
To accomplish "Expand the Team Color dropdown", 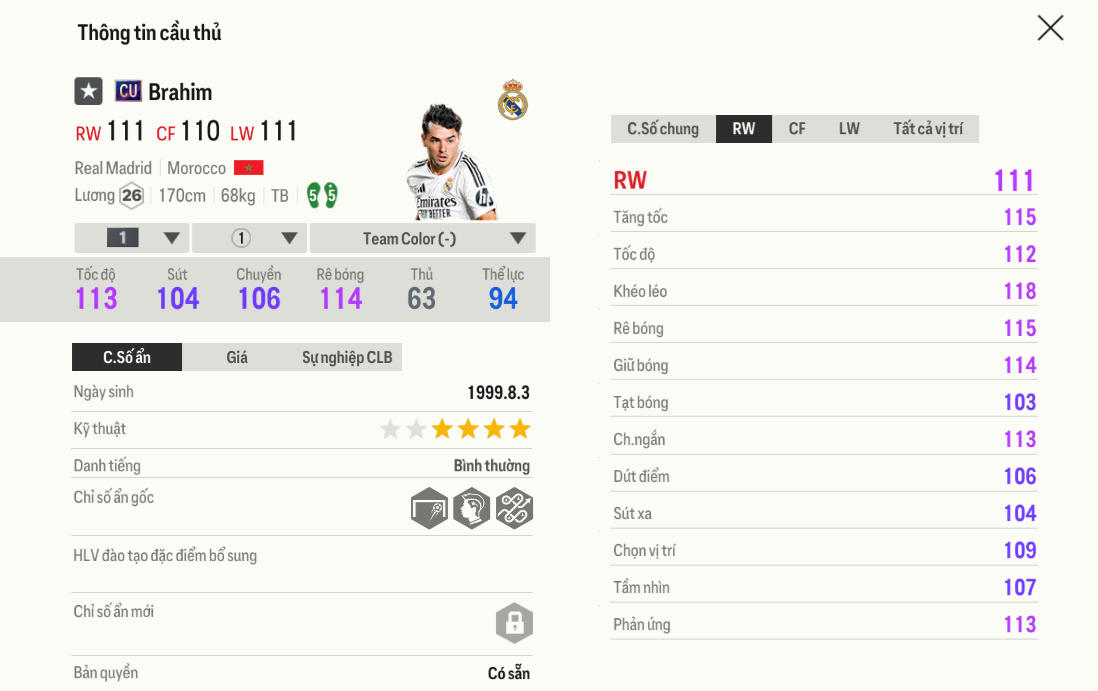I will pos(422,238).
